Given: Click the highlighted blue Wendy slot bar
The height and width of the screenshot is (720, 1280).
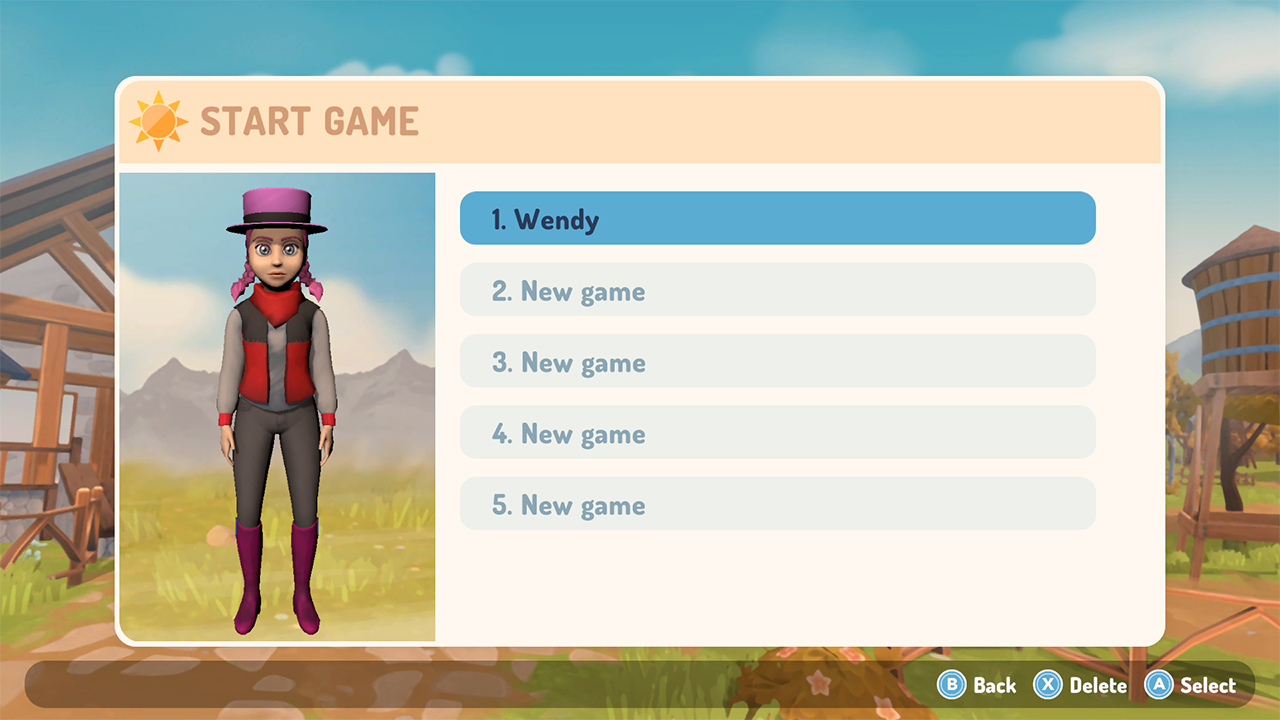Looking at the screenshot, I should click(776, 218).
